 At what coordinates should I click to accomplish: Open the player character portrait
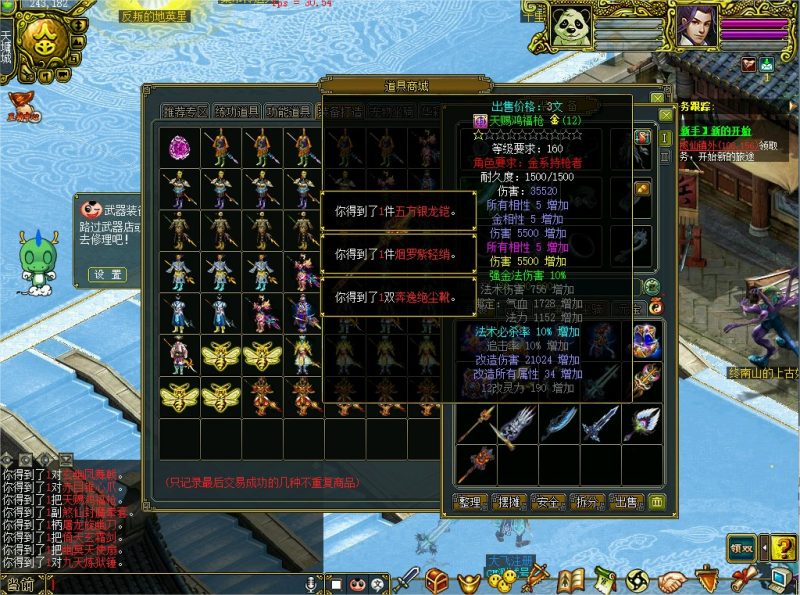click(x=696, y=24)
